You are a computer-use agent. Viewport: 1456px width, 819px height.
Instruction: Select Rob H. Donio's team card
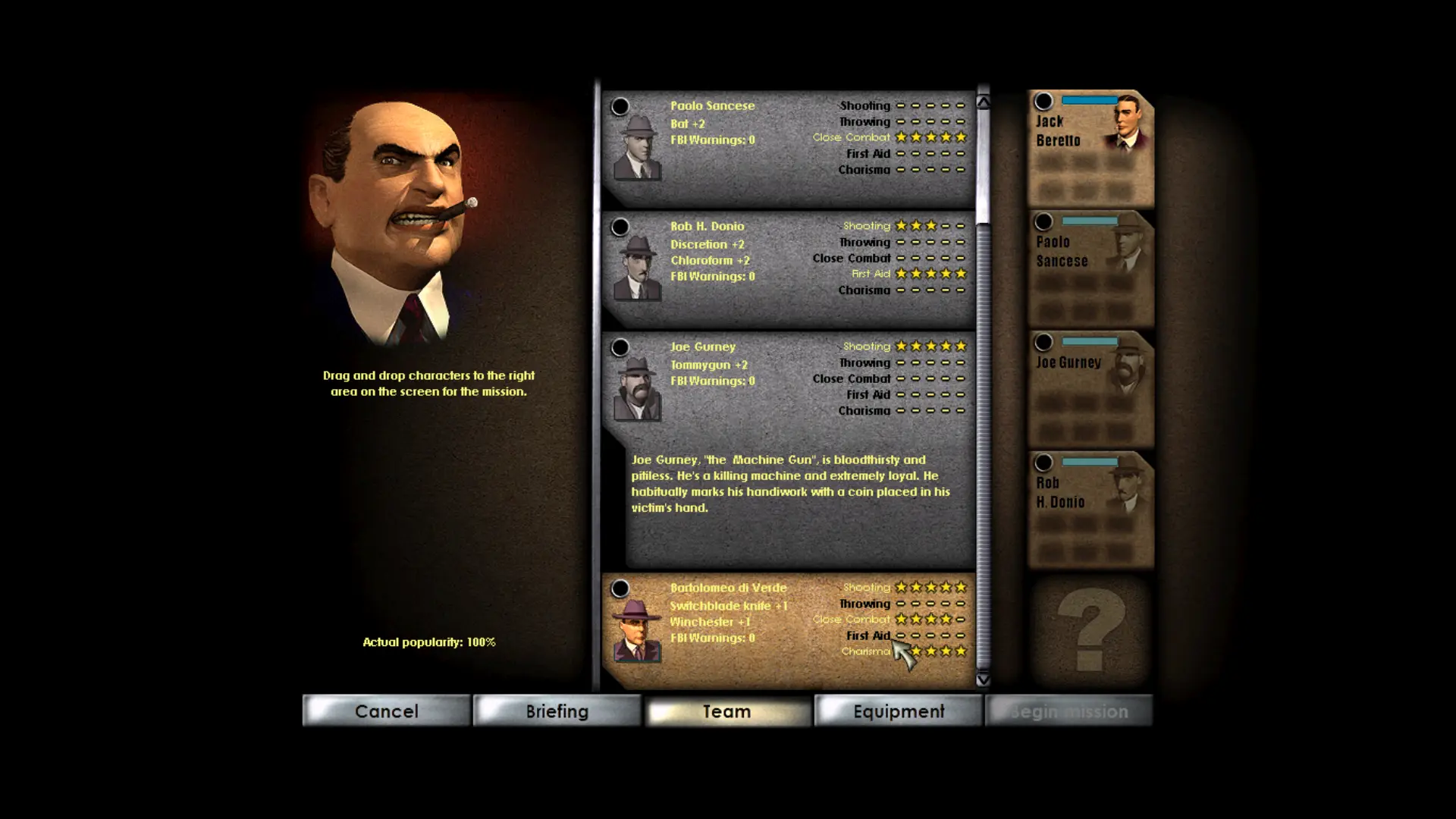[x=1090, y=510]
